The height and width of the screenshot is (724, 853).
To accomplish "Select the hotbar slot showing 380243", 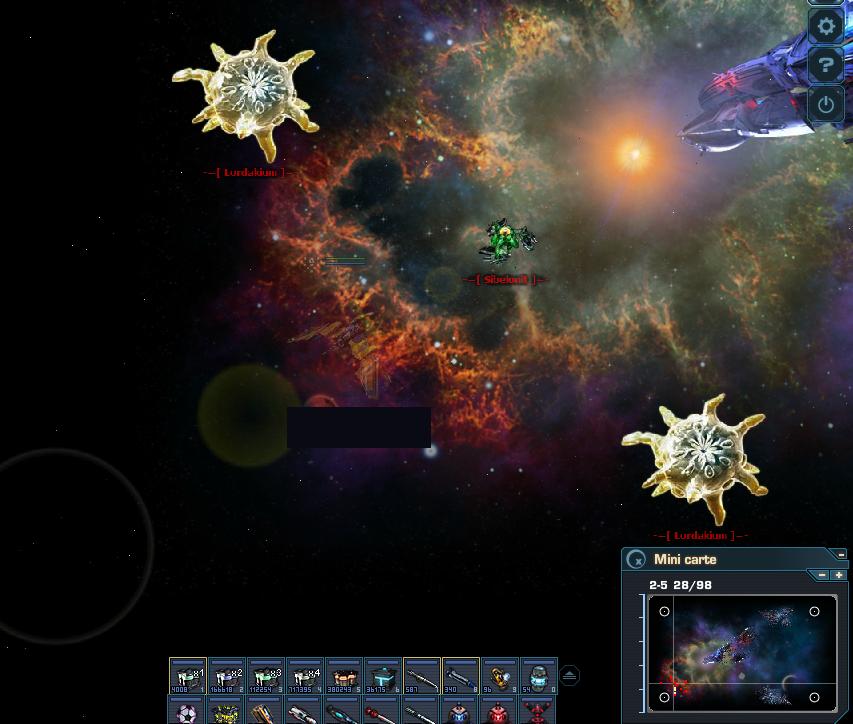I will [344, 676].
